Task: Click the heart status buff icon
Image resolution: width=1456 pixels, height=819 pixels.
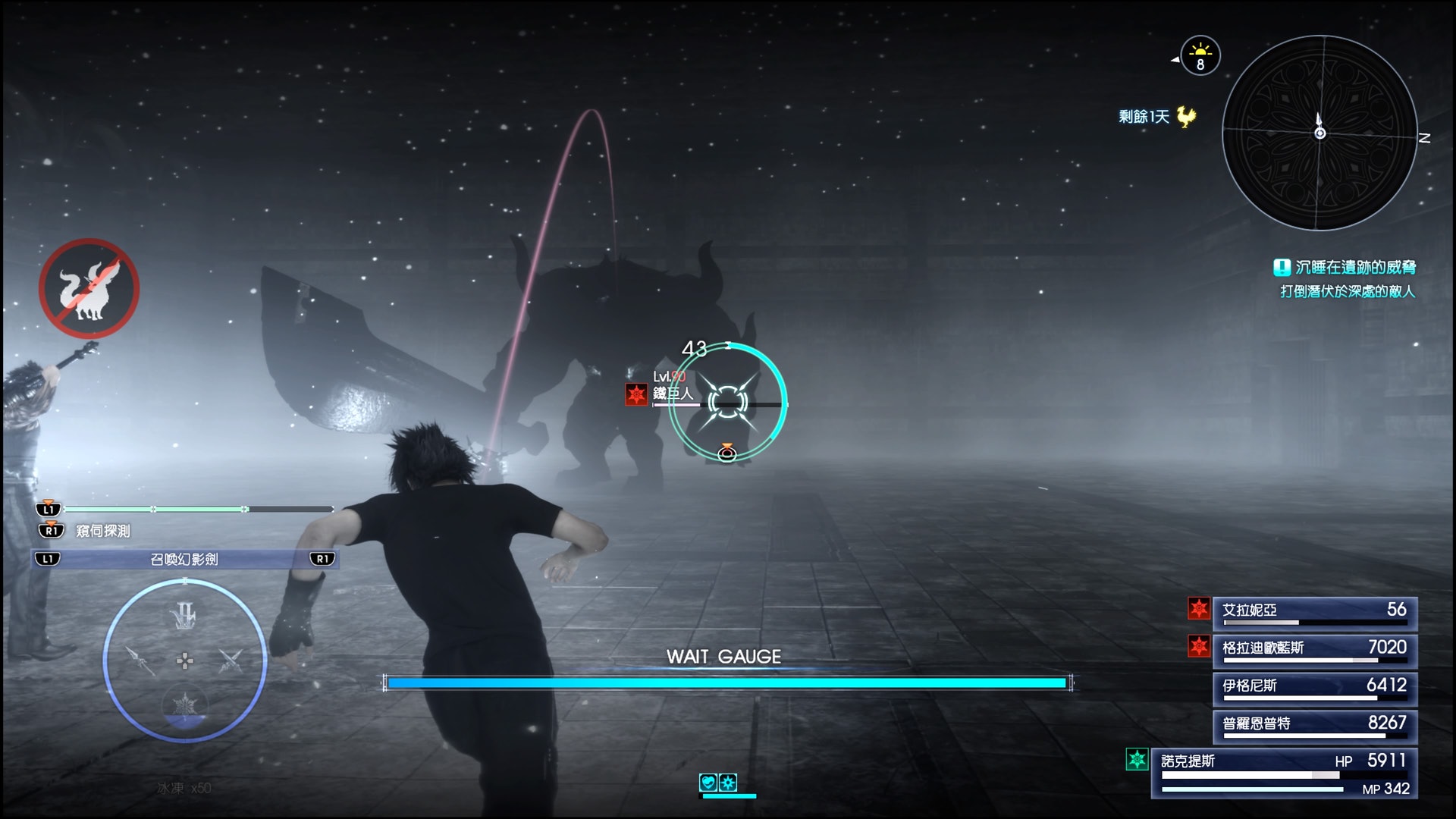Action: (x=708, y=783)
